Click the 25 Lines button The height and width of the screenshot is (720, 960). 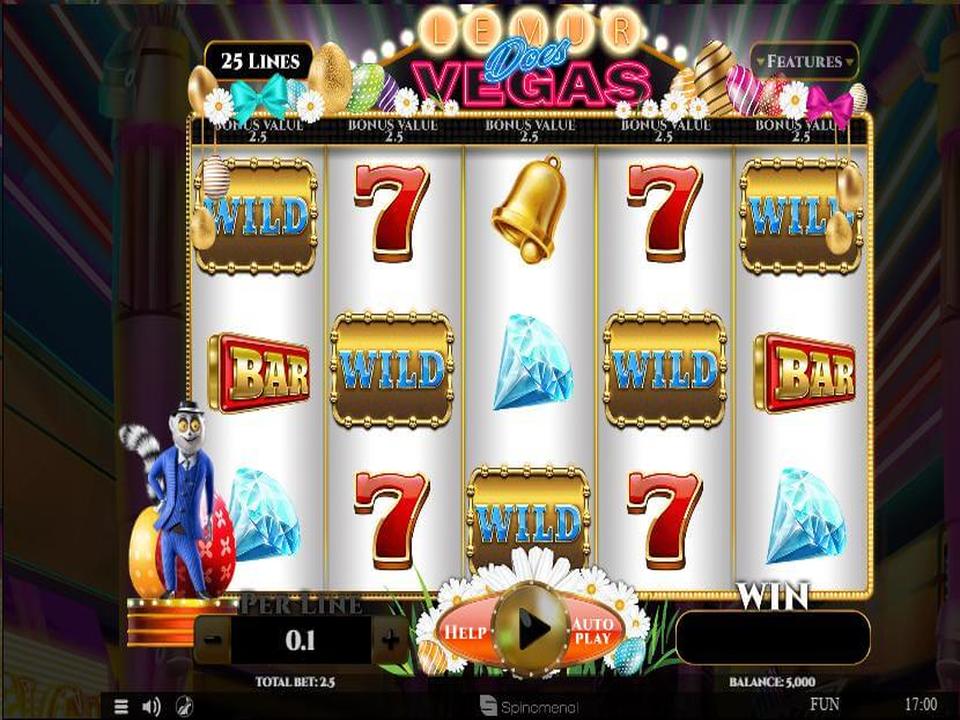point(260,61)
